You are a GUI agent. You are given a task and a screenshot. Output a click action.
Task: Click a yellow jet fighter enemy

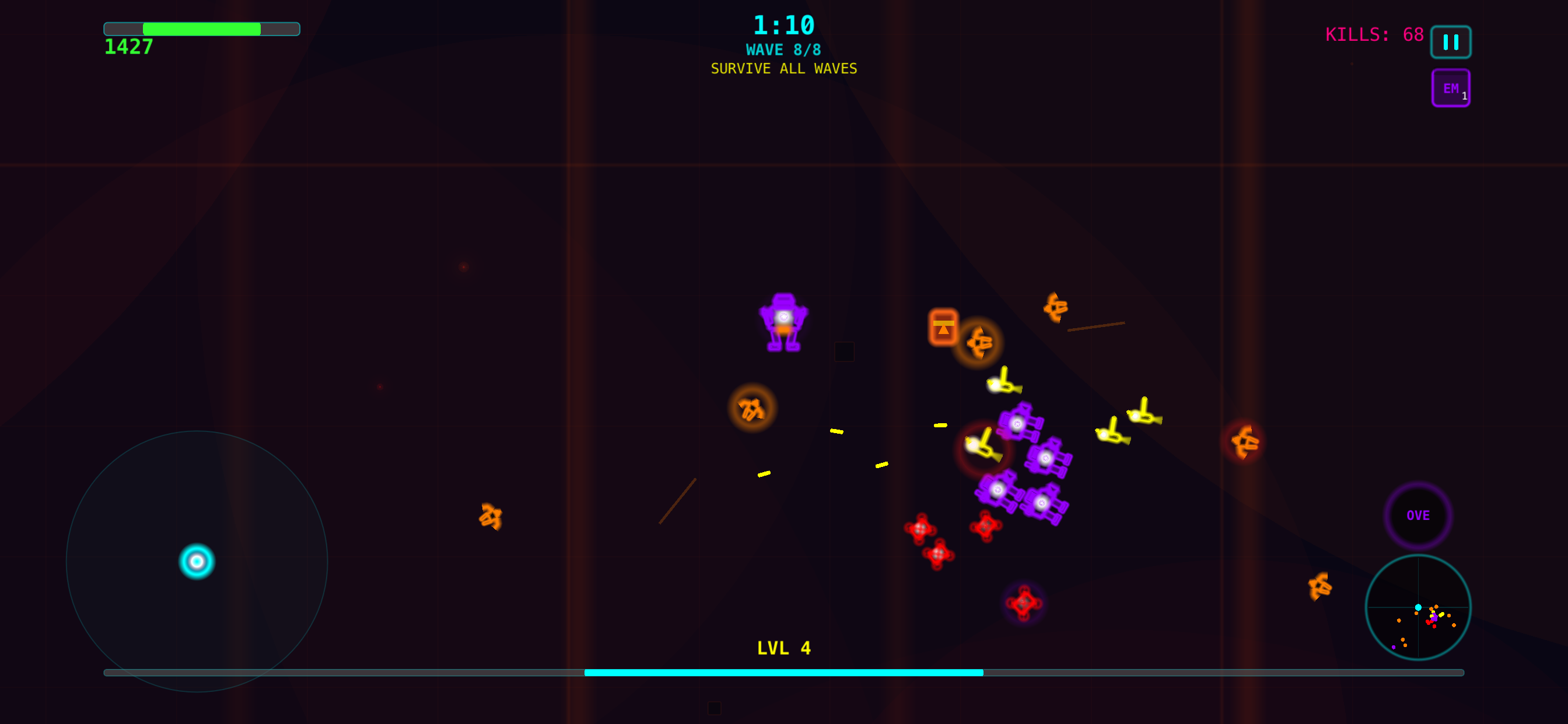1003,385
